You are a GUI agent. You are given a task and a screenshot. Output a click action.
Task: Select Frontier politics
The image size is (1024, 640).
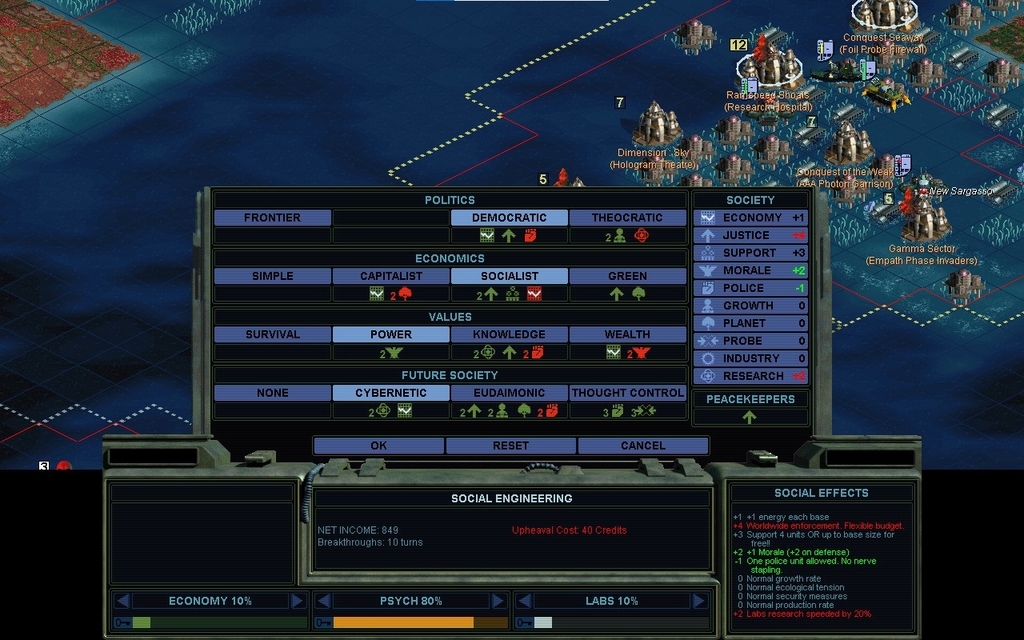[272, 218]
